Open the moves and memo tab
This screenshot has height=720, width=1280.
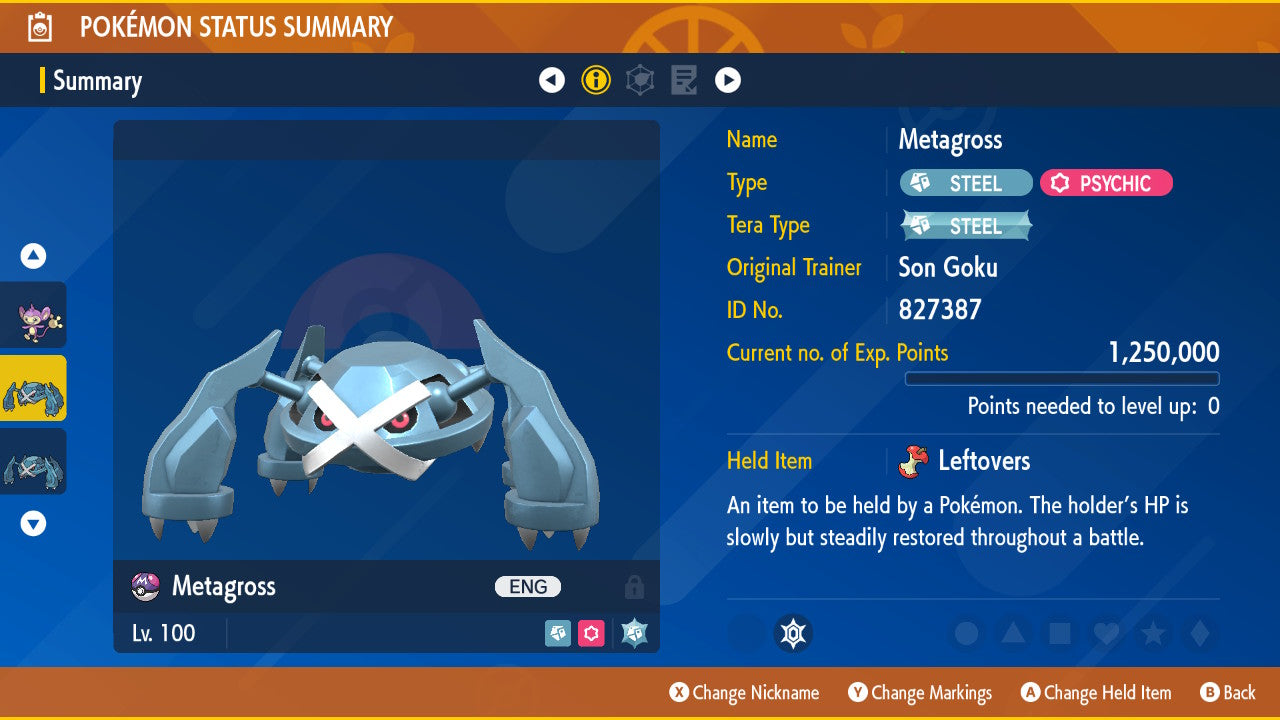(684, 80)
